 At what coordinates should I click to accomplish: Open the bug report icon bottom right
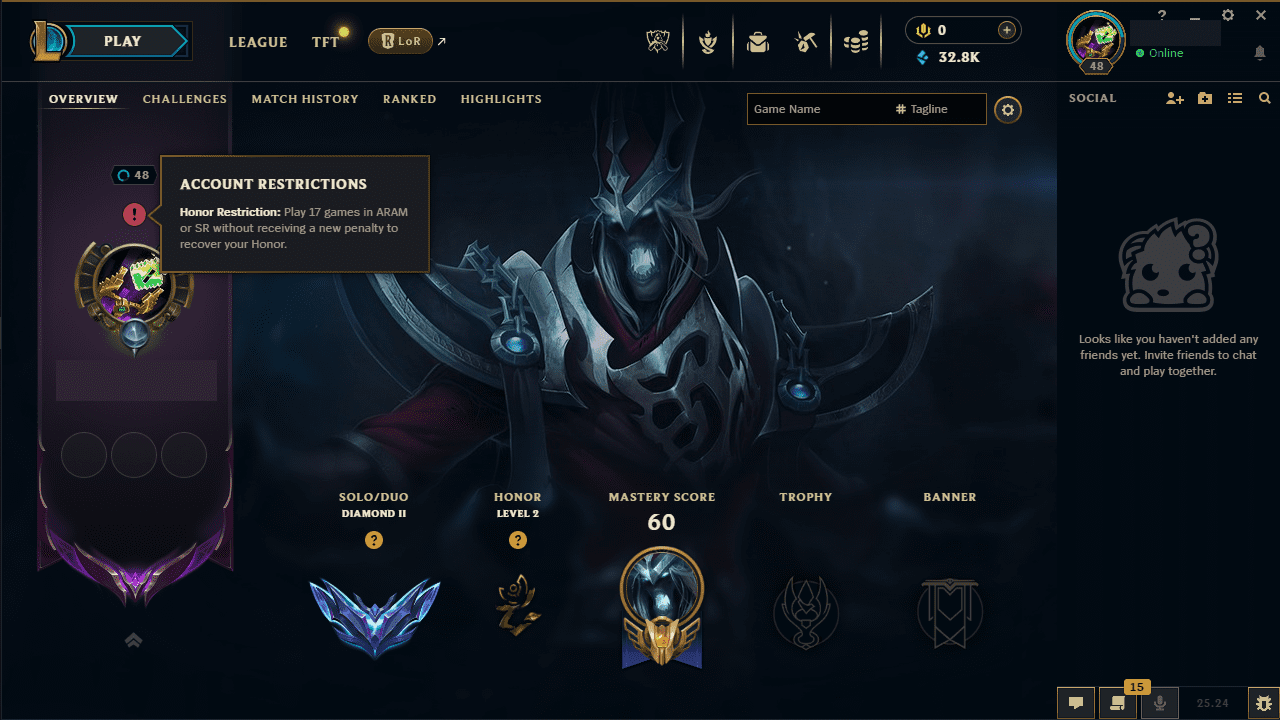pyautogui.click(x=1262, y=703)
